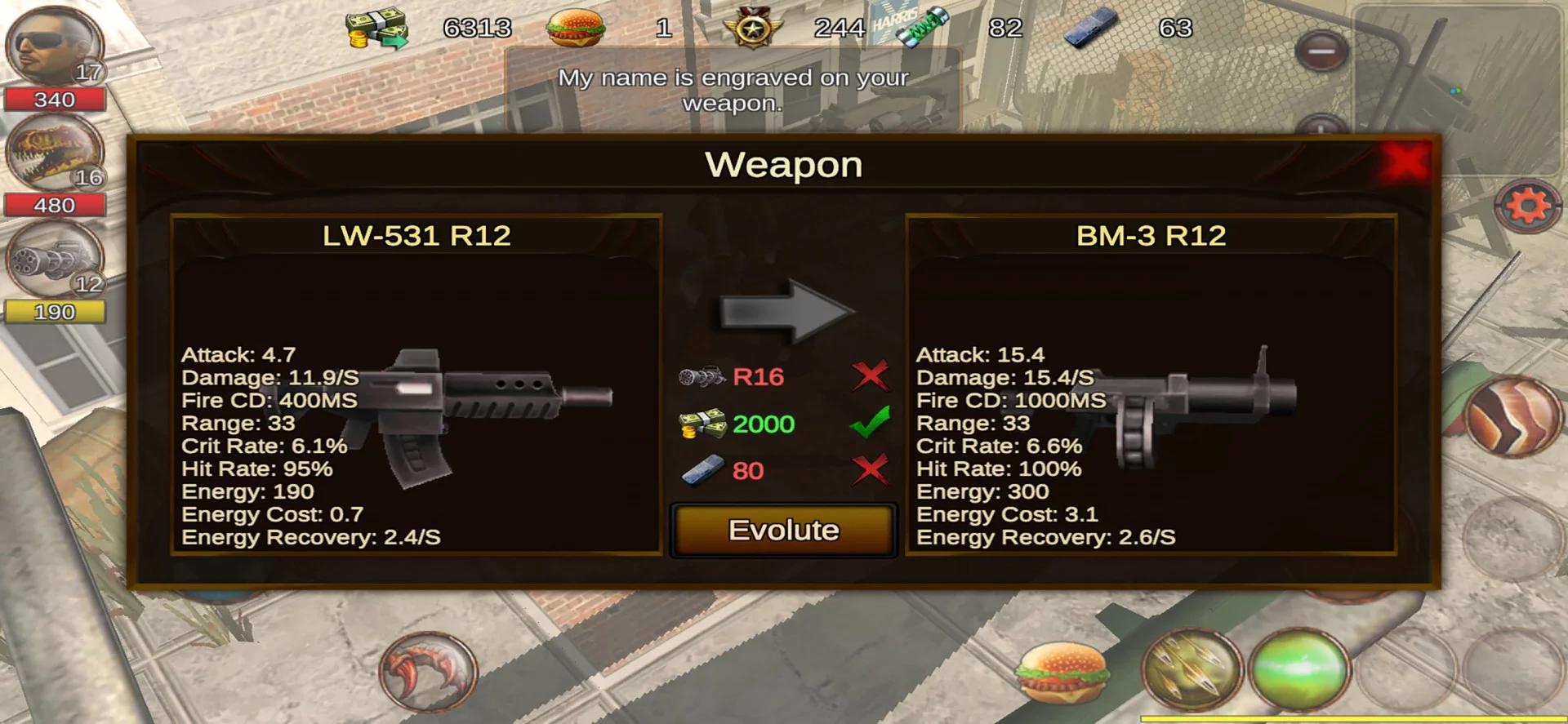Select the sunglasses soldier portrait
Image resolution: width=1568 pixels, height=724 pixels.
pos(54,47)
